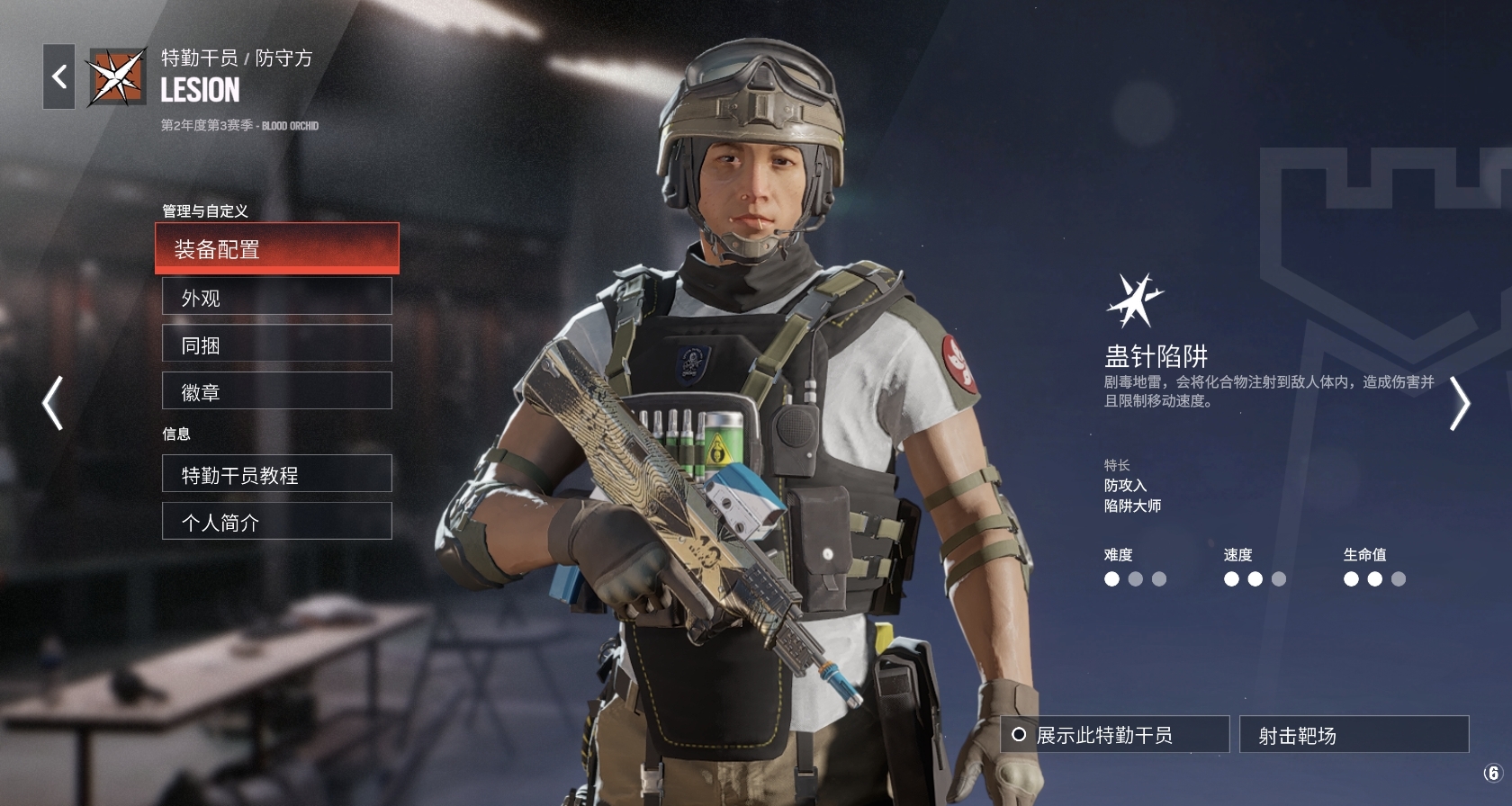View the 特勤干员教程 operator tutorial

pos(276,474)
